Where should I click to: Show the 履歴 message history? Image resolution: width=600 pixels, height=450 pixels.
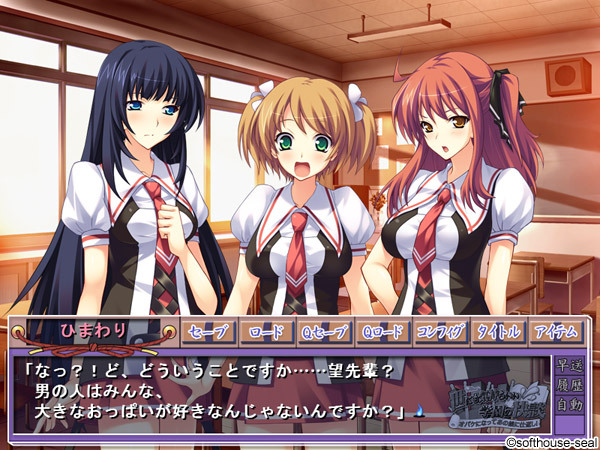(x=569, y=384)
